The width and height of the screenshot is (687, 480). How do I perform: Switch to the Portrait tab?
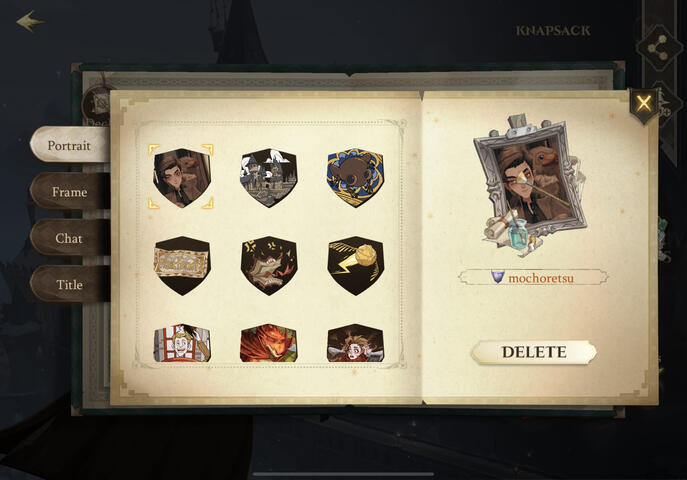tap(69, 145)
